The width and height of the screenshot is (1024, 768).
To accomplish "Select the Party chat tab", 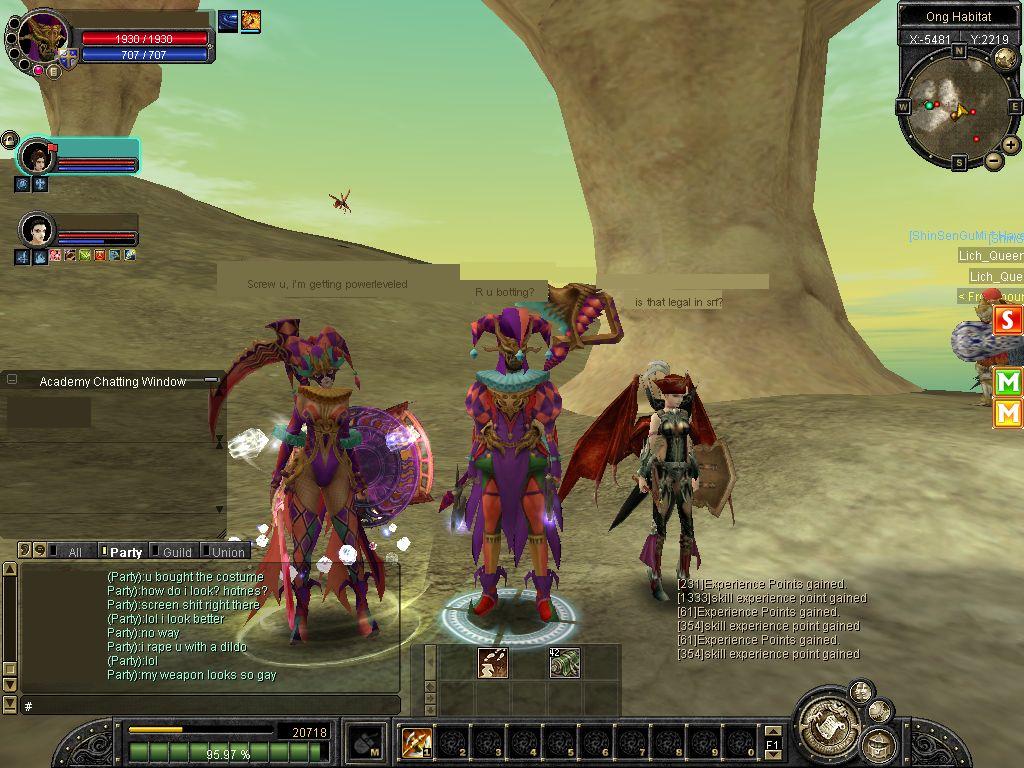I will [x=126, y=551].
